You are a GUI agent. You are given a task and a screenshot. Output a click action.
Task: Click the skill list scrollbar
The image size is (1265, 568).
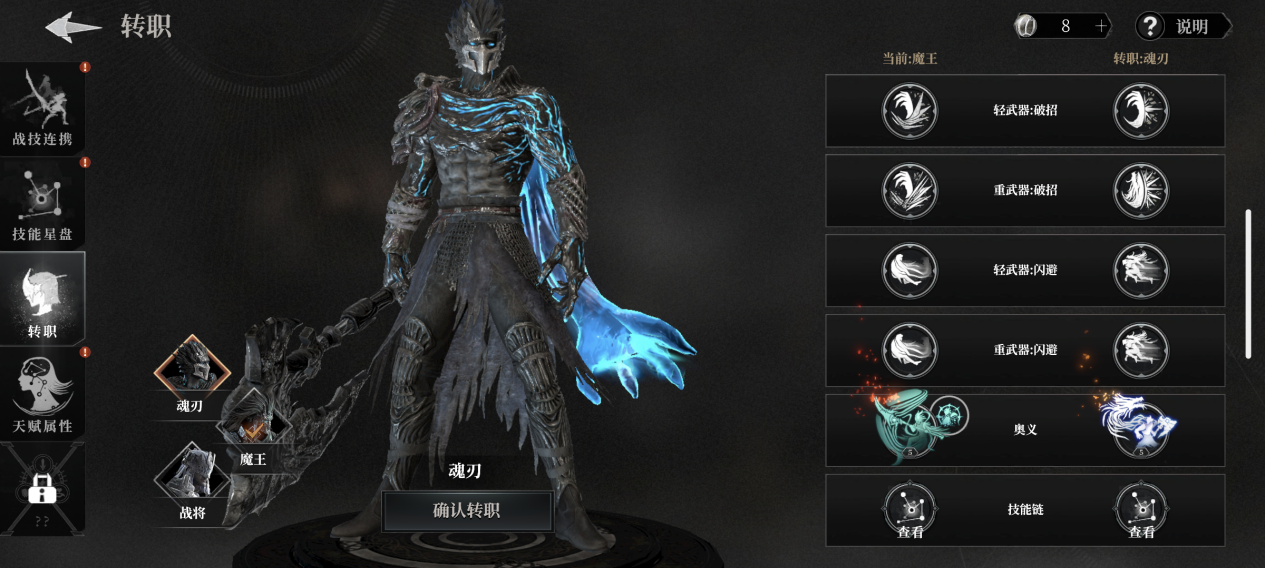[1247, 283]
